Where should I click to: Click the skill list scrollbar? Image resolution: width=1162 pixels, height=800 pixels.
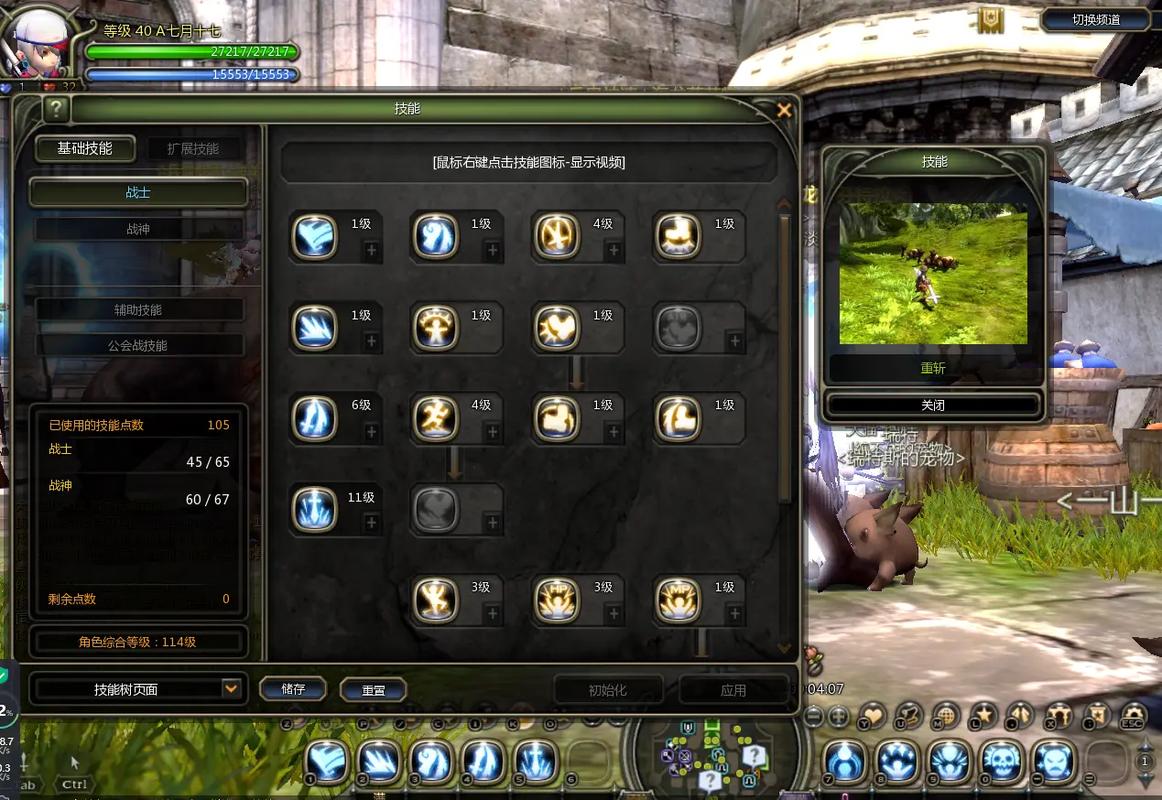(x=785, y=360)
